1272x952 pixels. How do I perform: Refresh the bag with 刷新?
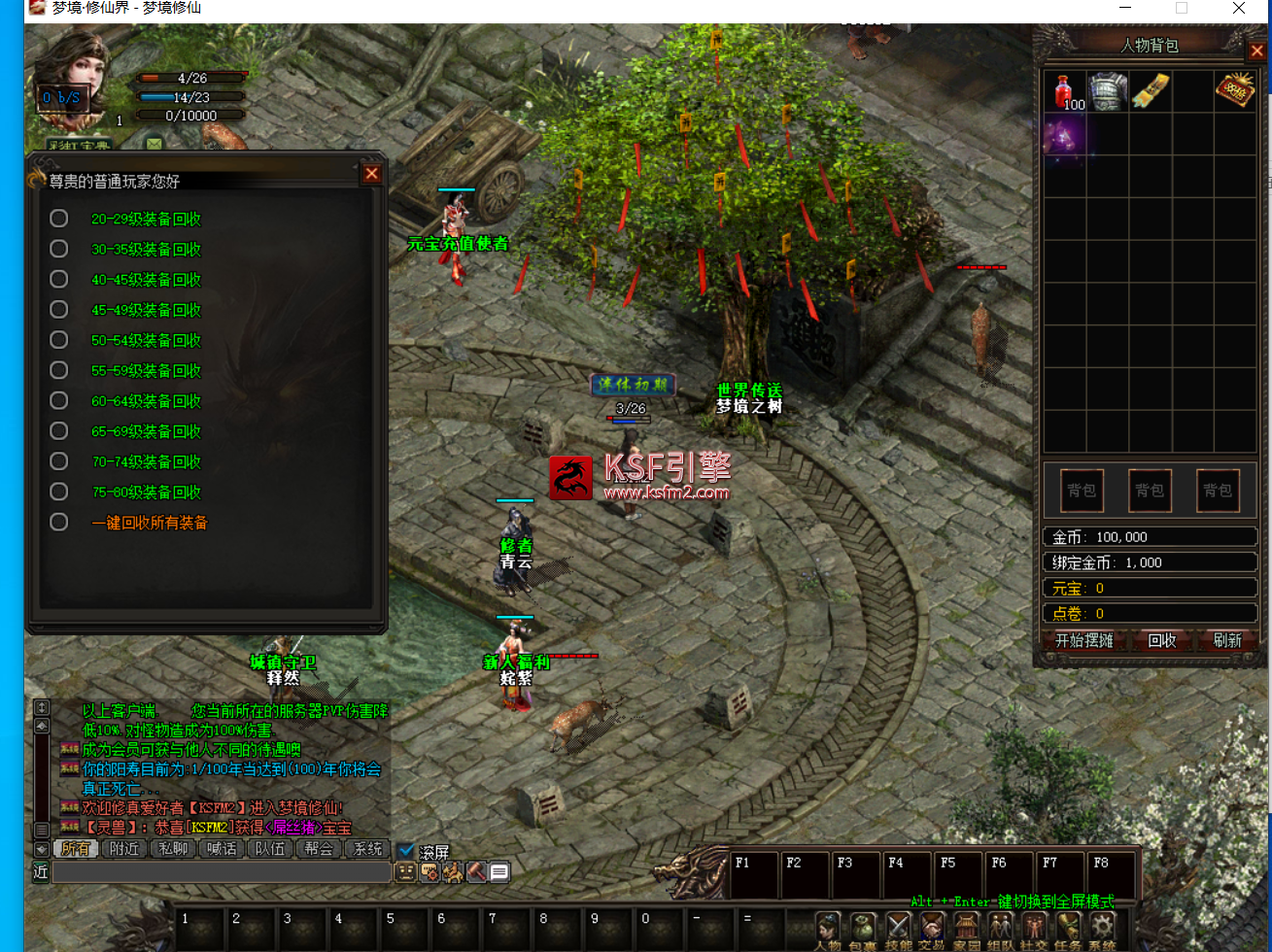pos(1226,640)
